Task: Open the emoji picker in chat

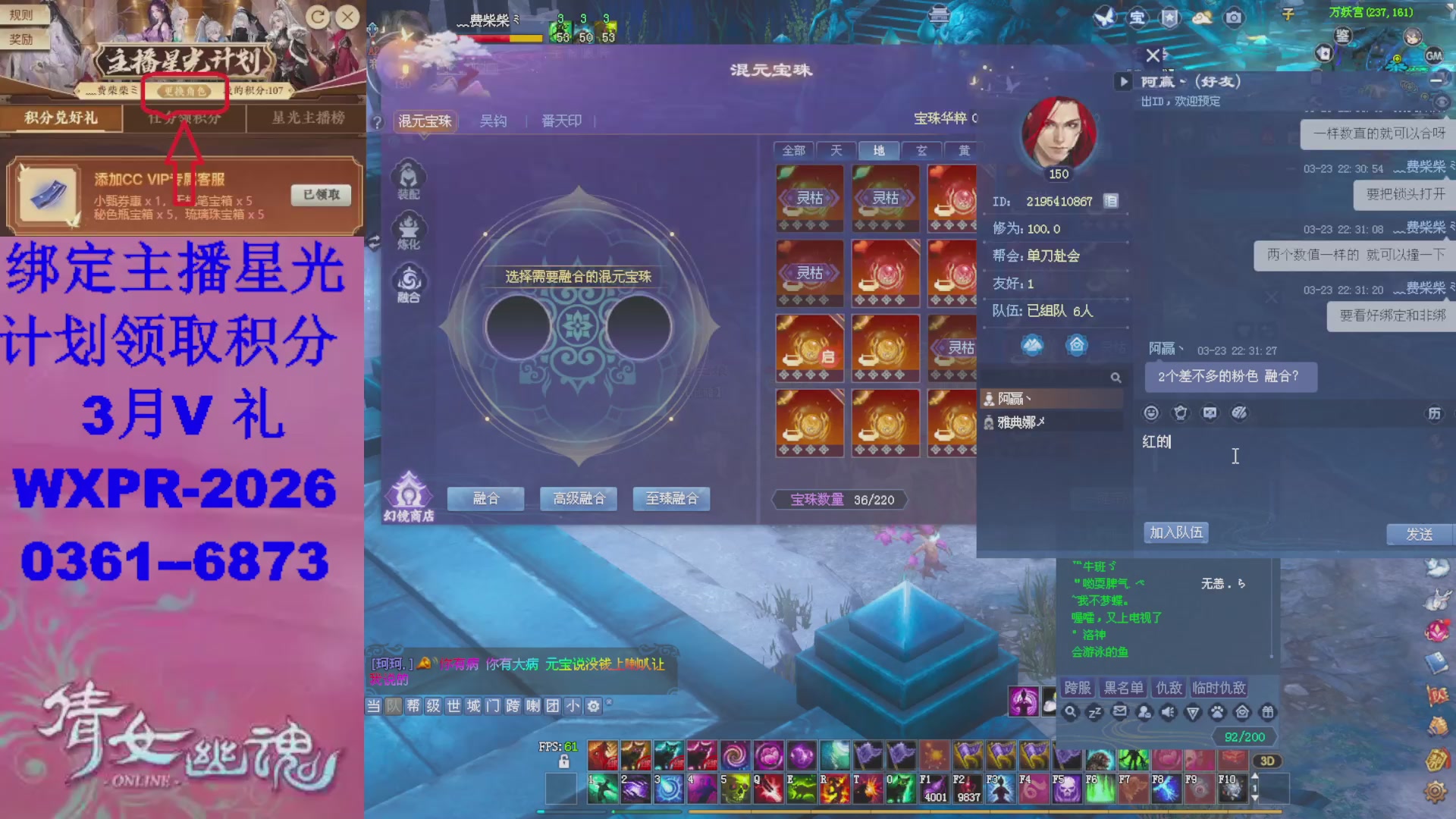Action: coord(1151,413)
